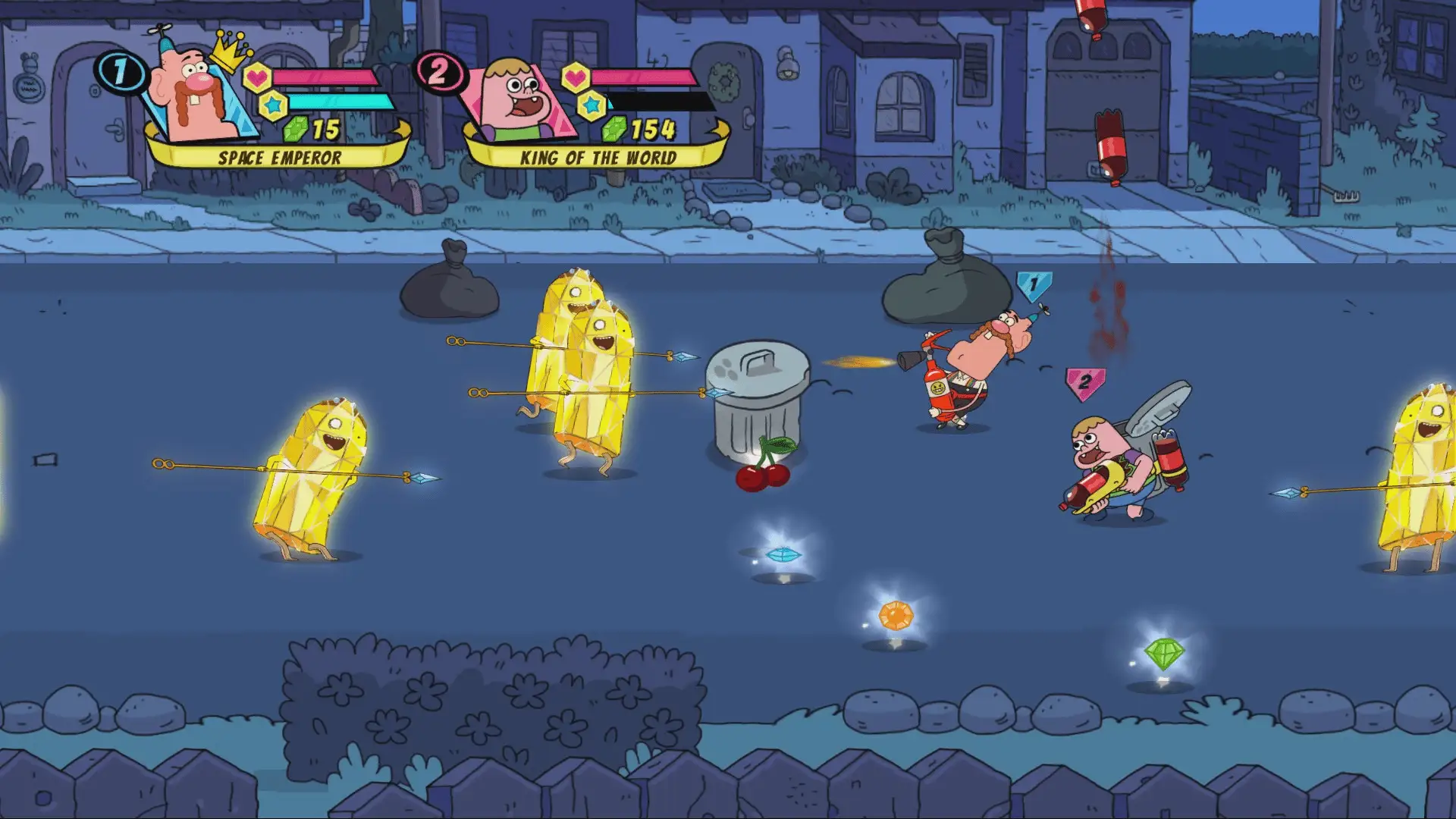Image resolution: width=1456 pixels, height=819 pixels.
Task: Click Player 1's heart icon
Action: point(258,76)
